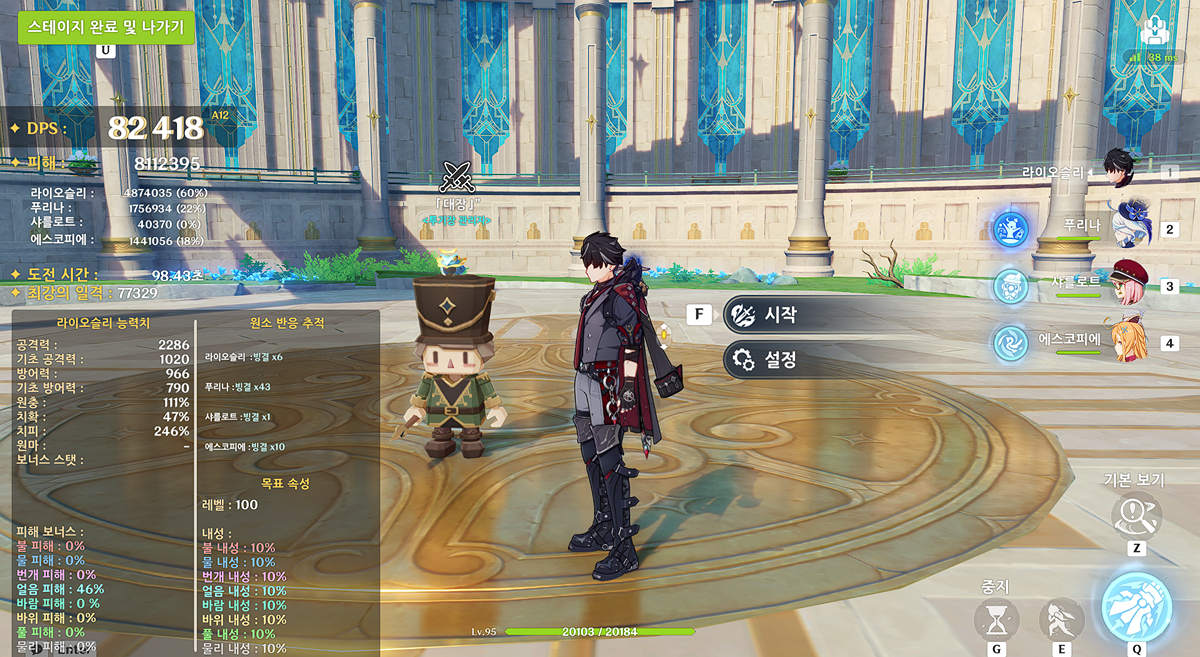Activate the elemental burst icon
Image resolution: width=1200 pixels, height=657 pixels.
click(x=1137, y=607)
